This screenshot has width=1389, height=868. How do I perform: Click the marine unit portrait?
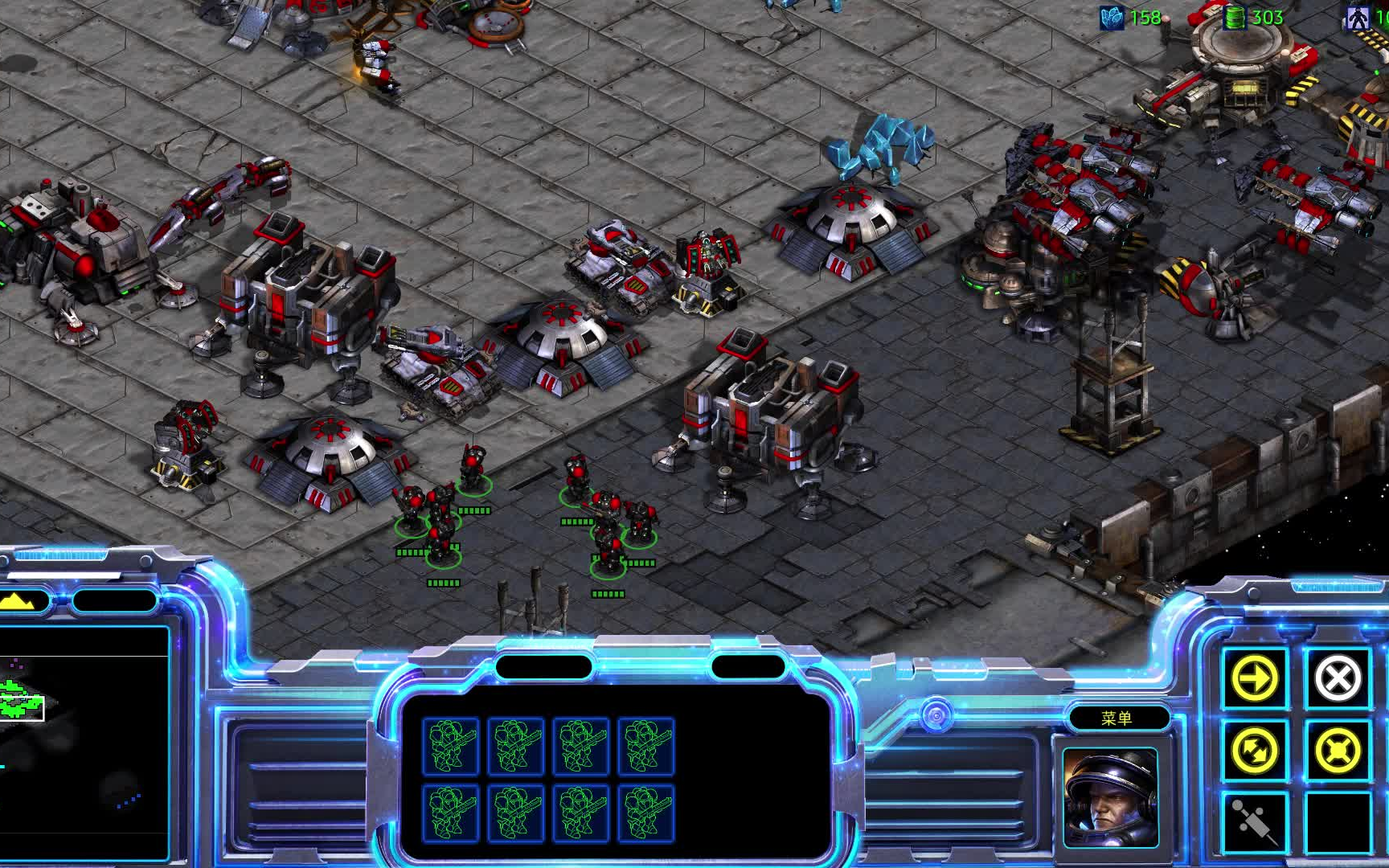coord(1111,797)
